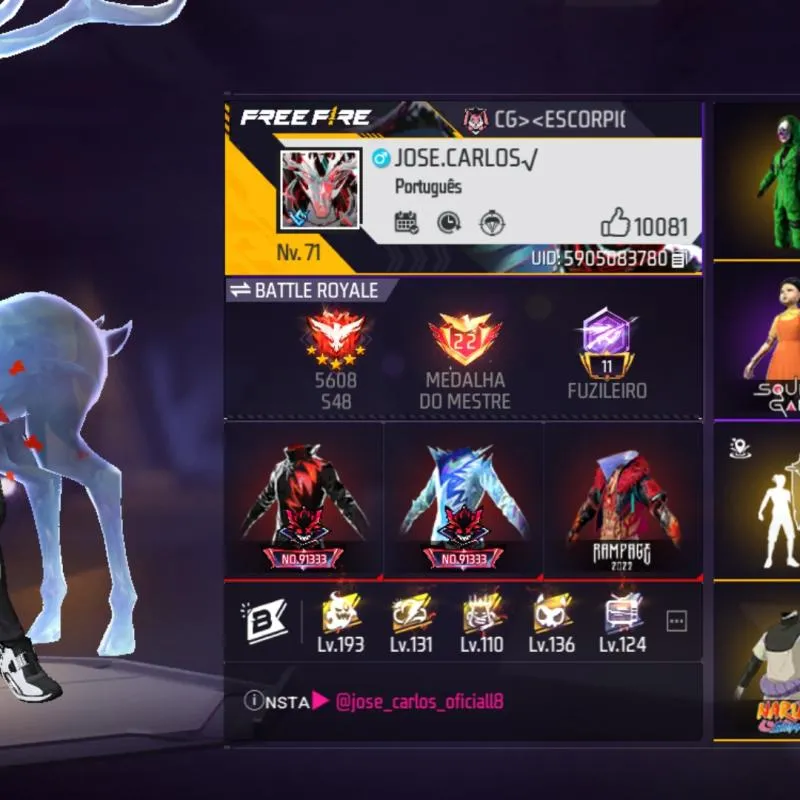Select the parachute icon under the player name
The image size is (800, 800).
(492, 223)
